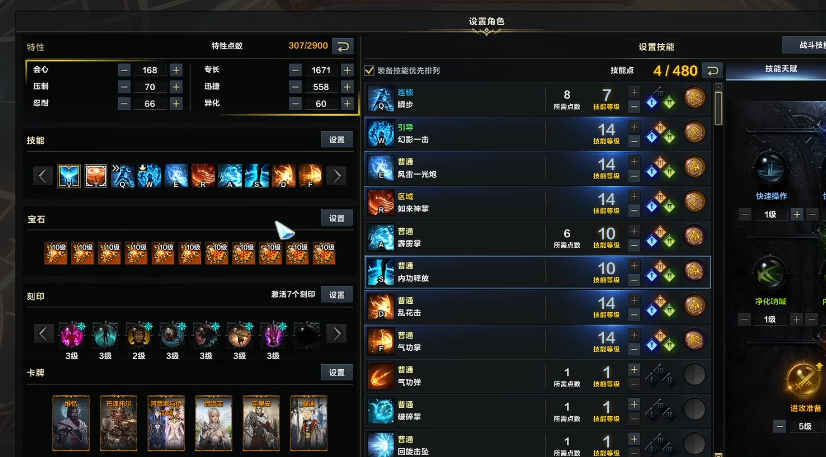Show next skills in the skill bar

(x=337, y=176)
